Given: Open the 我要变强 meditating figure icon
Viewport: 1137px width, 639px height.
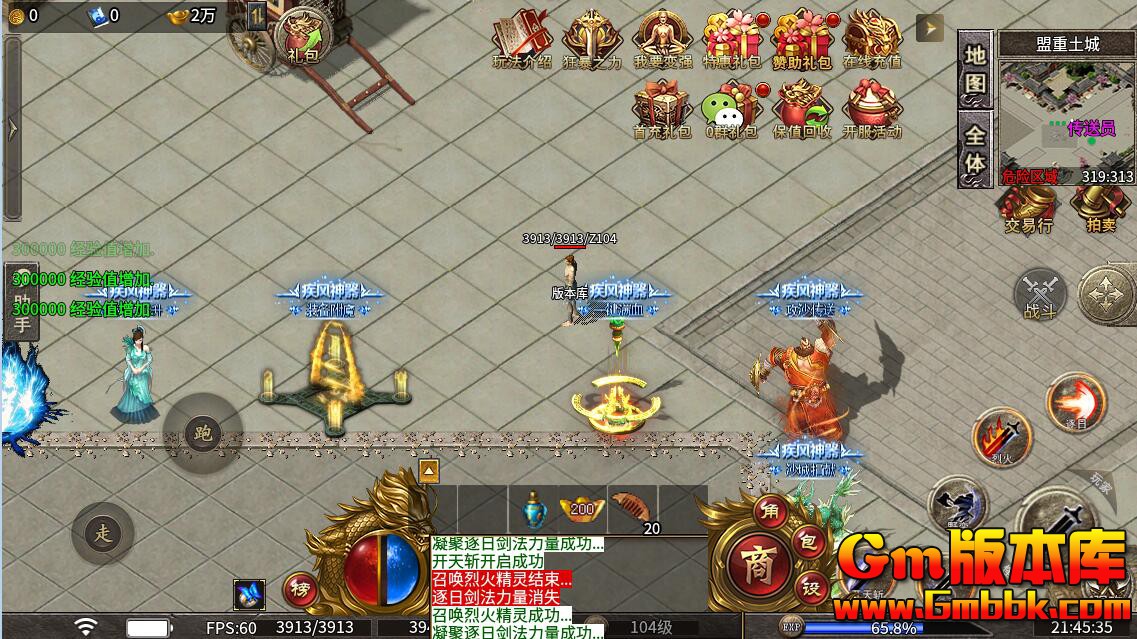Looking at the screenshot, I should pyautogui.click(x=662, y=38).
